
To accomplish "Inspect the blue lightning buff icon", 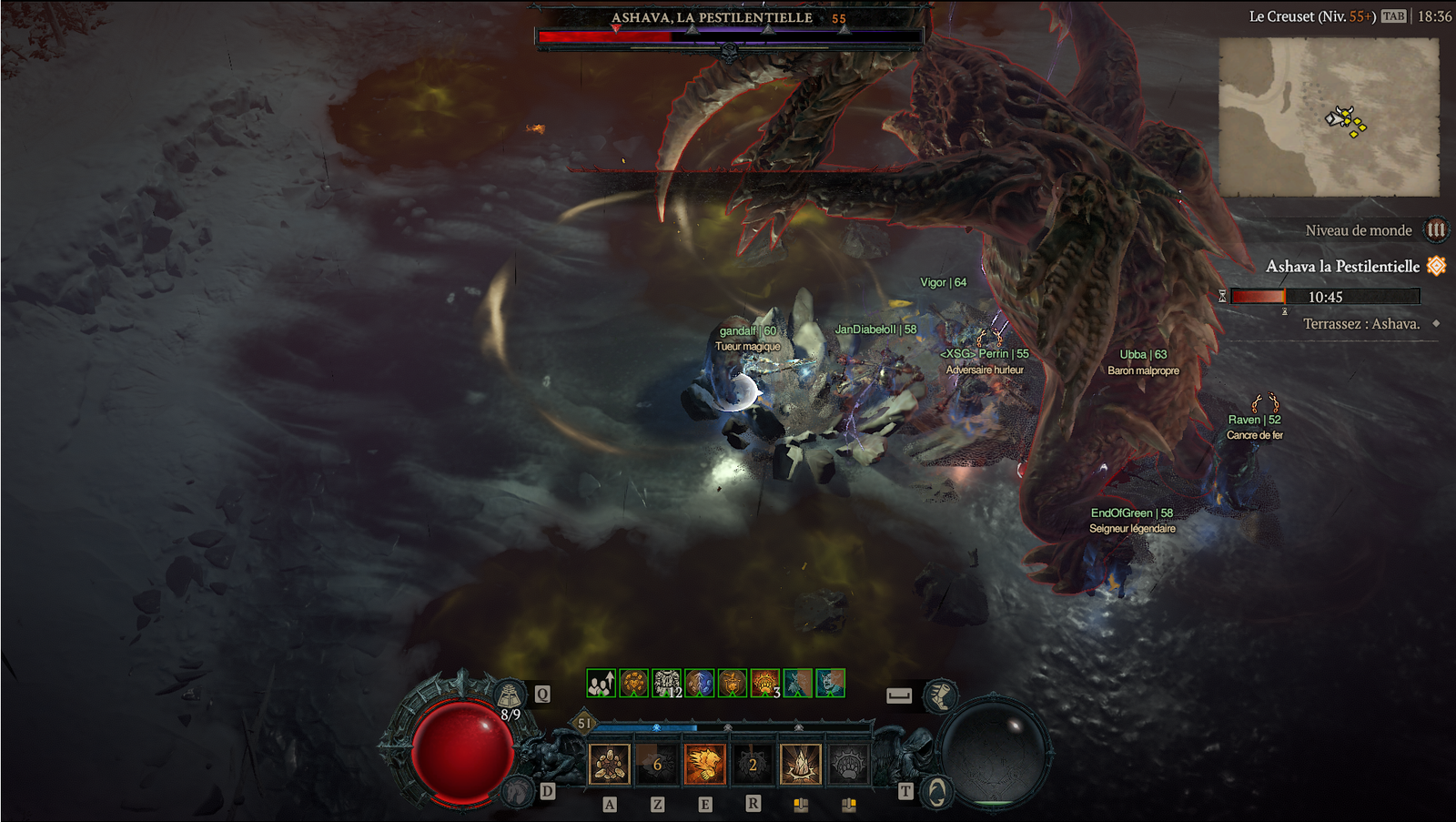I will 699,683.
